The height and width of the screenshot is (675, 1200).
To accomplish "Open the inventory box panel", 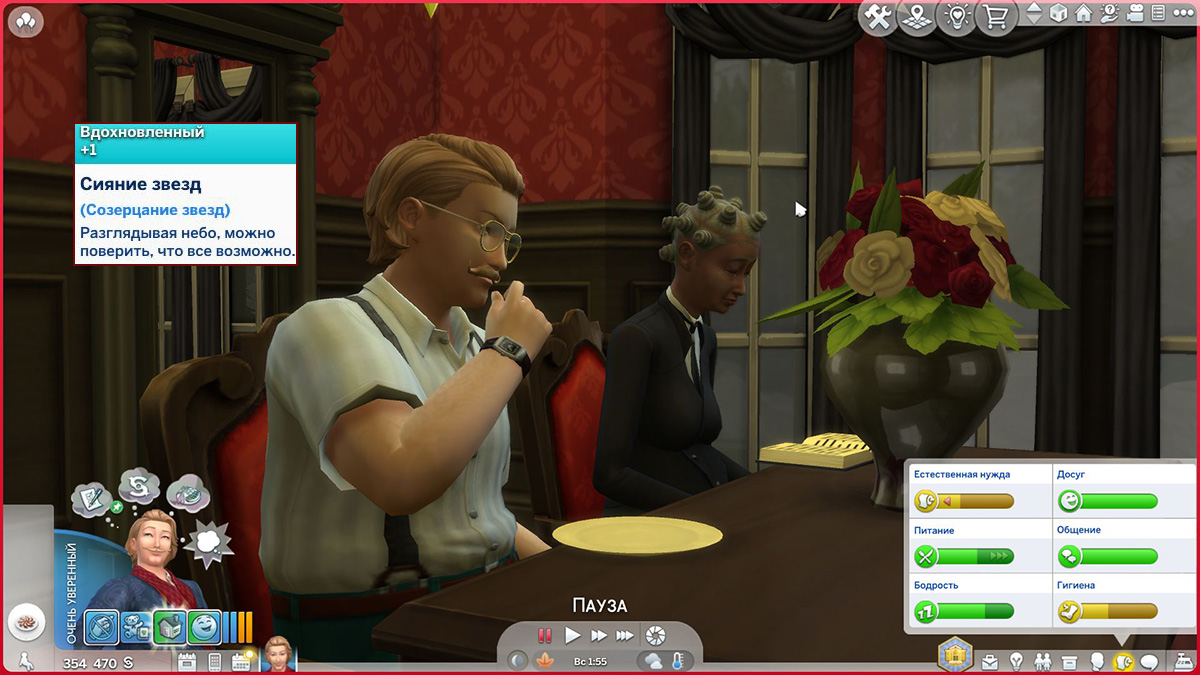I will [x=1069, y=662].
